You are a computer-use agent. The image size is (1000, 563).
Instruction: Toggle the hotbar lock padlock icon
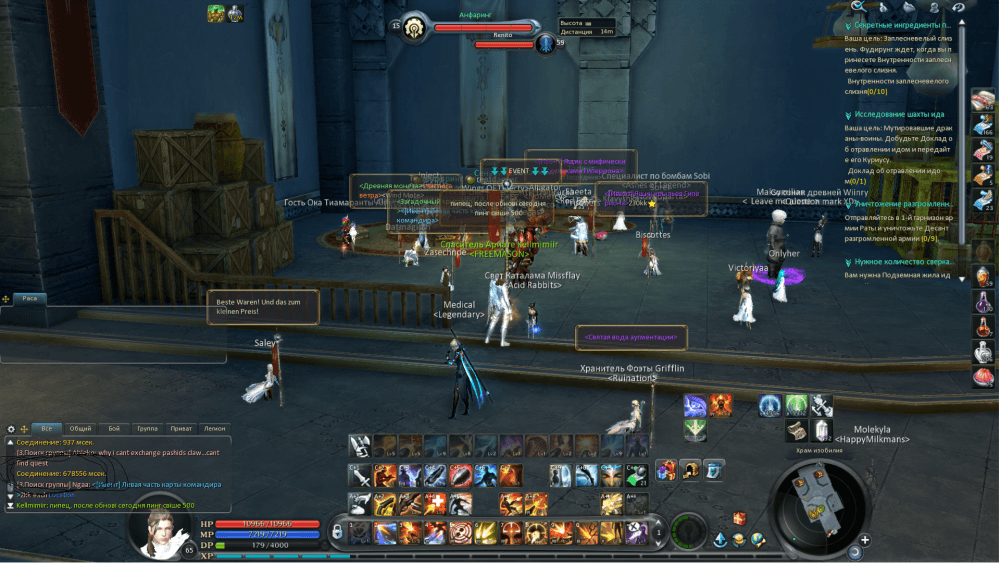tap(338, 531)
